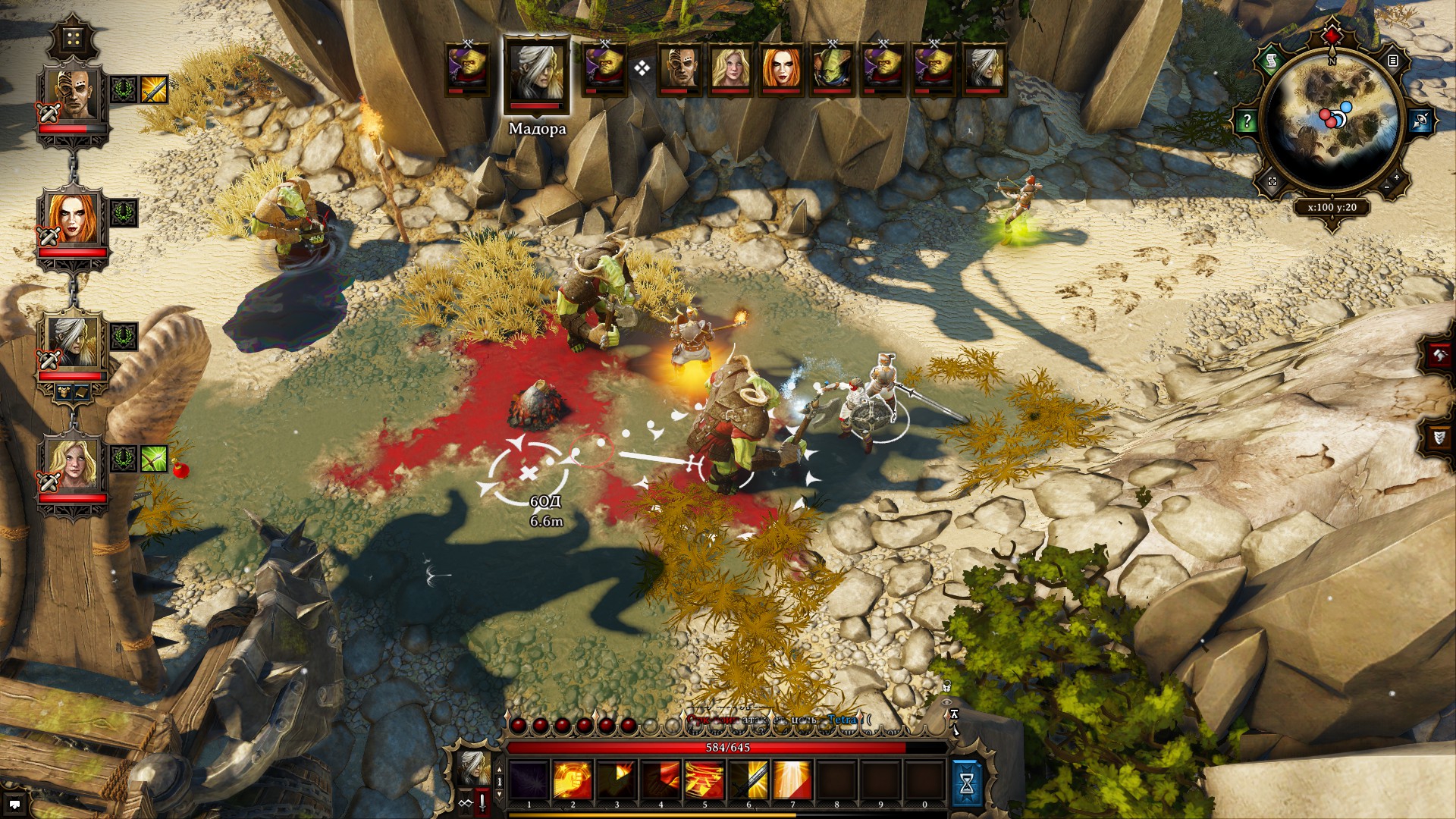Select the red-haired woman party portrait
Screen dimensions: 1456x819
click(74, 220)
